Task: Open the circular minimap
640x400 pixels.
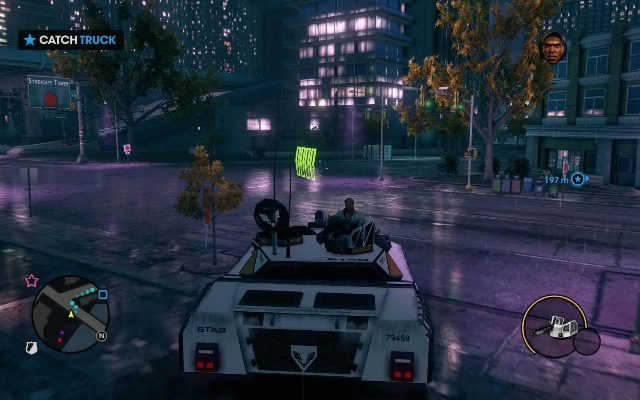Action: pos(70,315)
